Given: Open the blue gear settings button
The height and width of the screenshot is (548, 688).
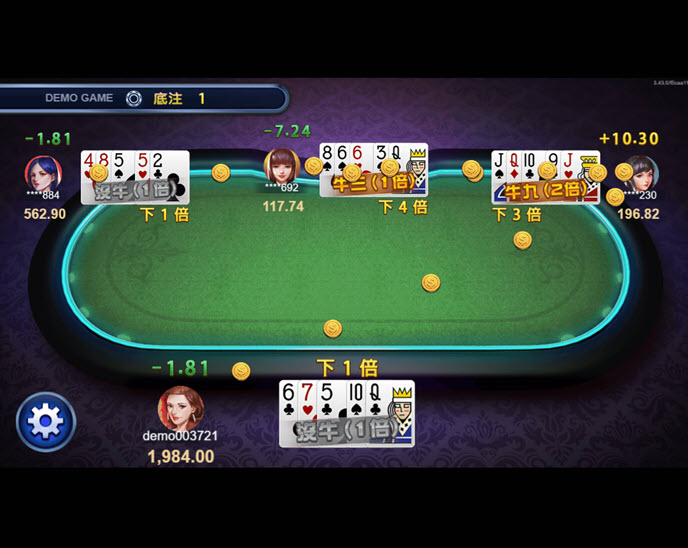Looking at the screenshot, I should point(46,422).
